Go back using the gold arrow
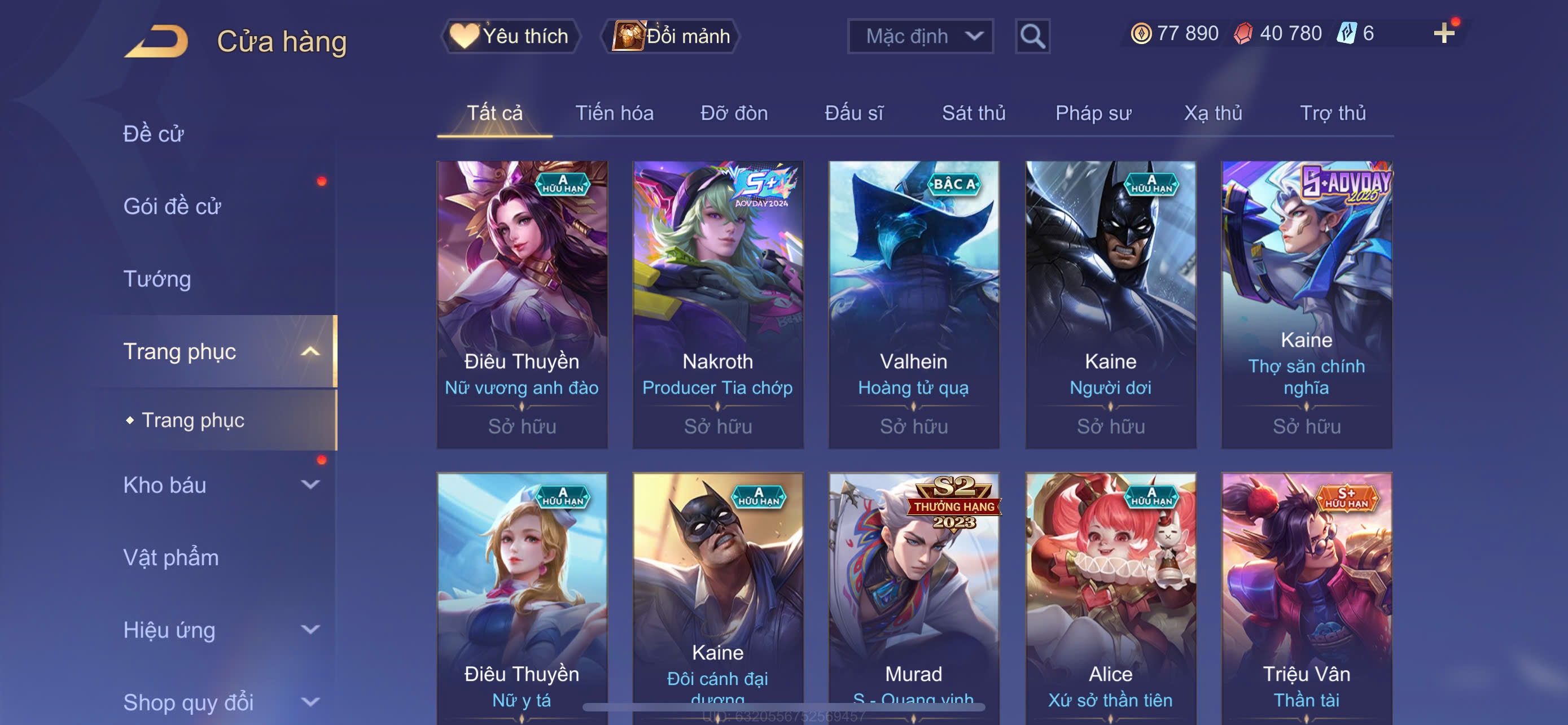 (156, 41)
